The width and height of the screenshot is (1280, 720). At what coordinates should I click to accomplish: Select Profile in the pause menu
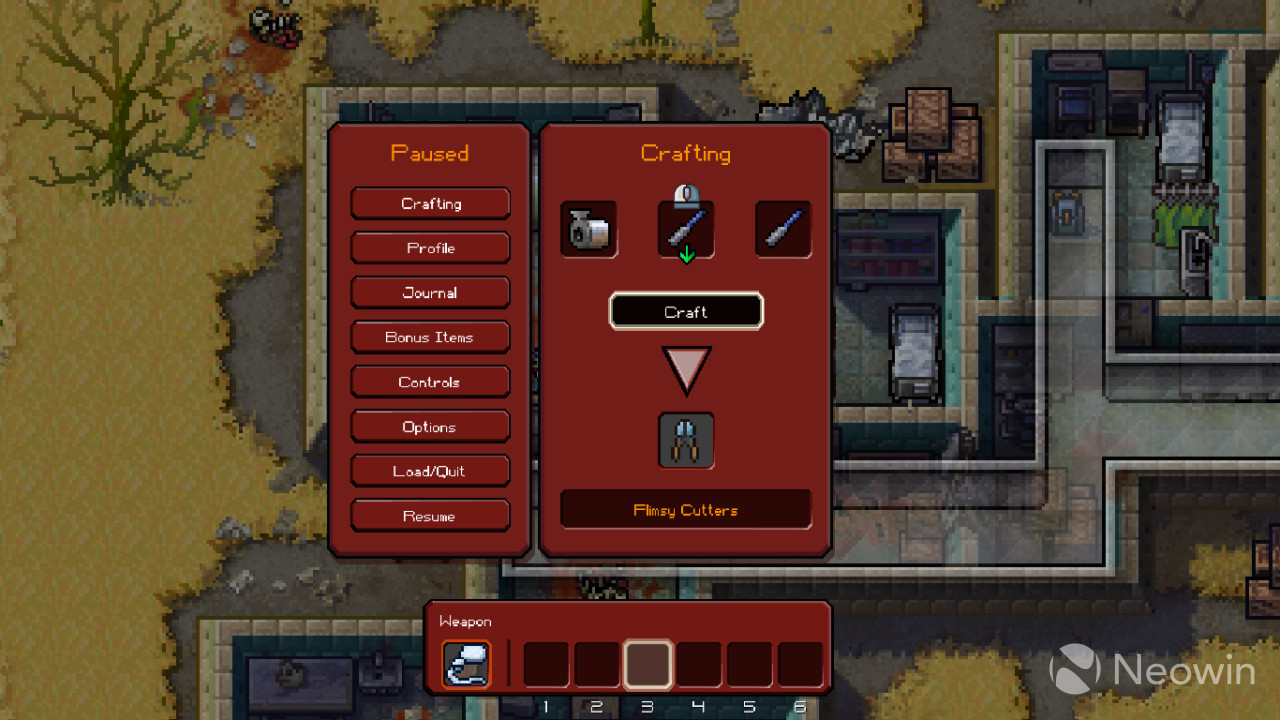pyautogui.click(x=430, y=248)
